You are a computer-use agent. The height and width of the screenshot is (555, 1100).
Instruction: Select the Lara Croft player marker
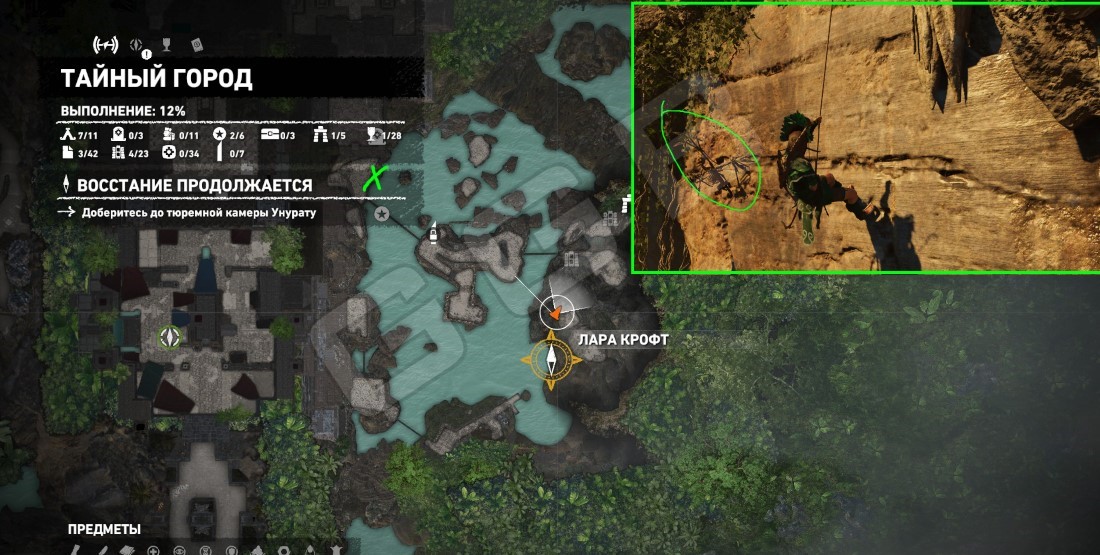(556, 312)
